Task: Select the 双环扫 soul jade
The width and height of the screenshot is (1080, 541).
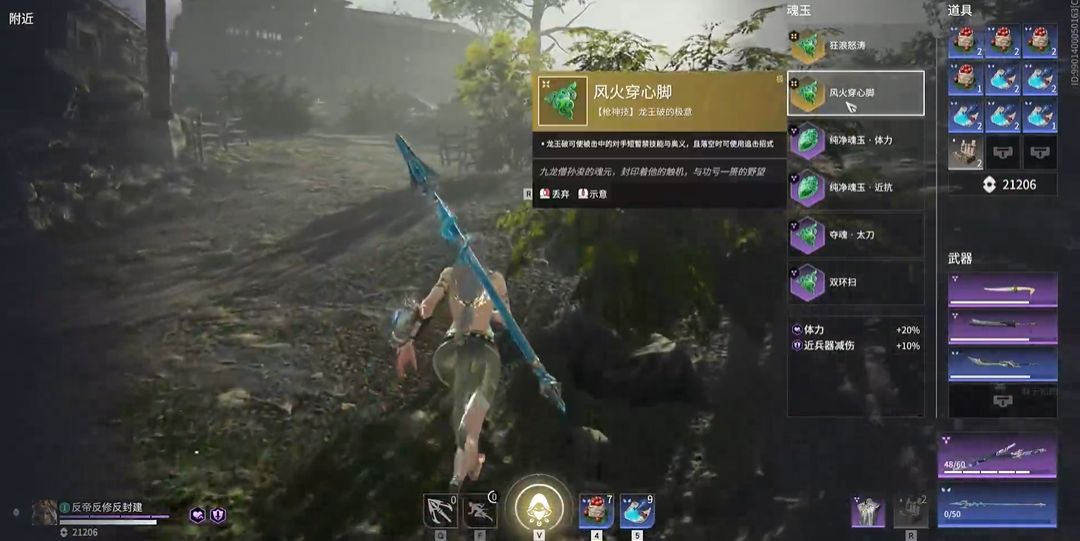Action: pyautogui.click(x=855, y=283)
